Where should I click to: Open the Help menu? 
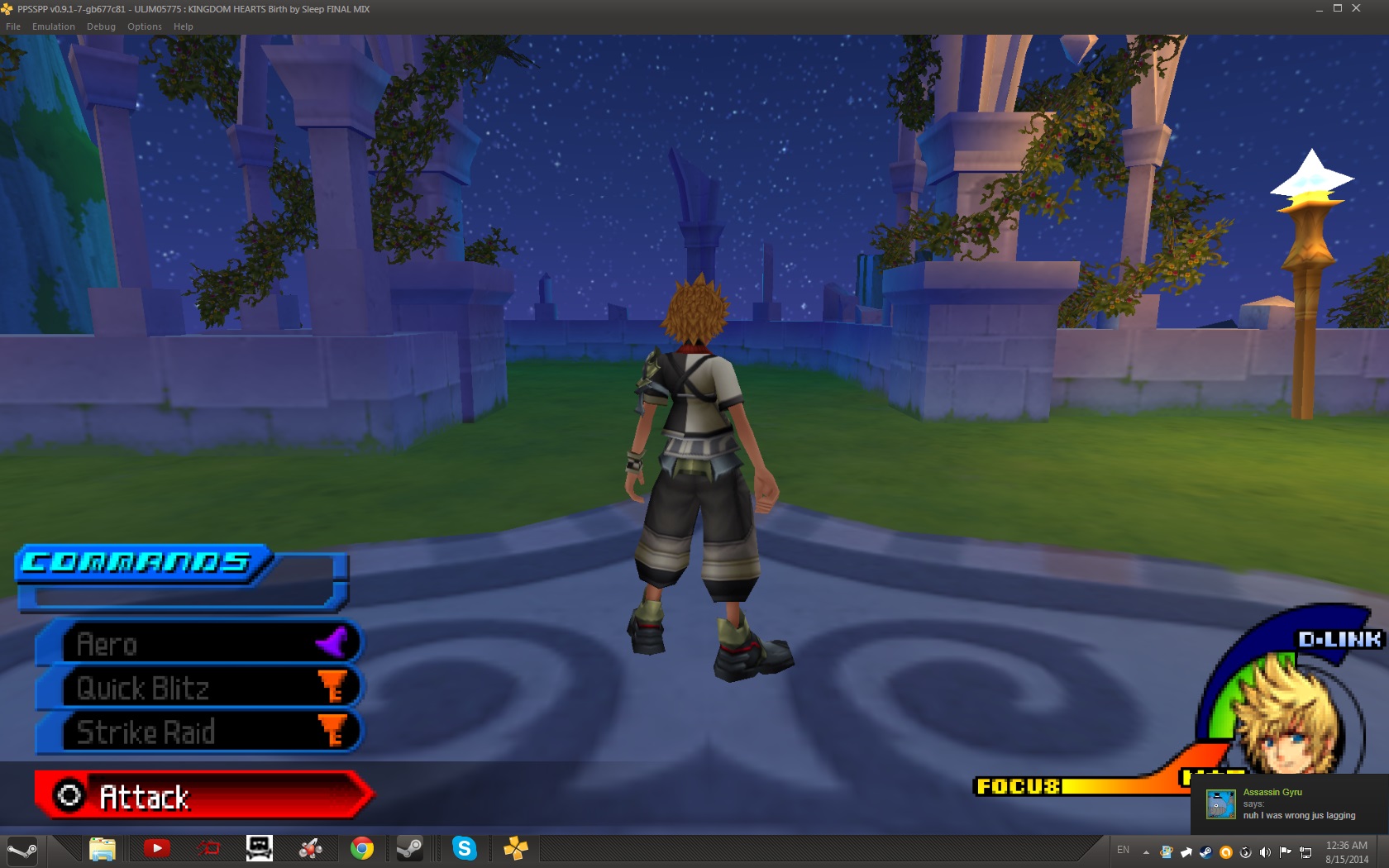click(x=184, y=26)
